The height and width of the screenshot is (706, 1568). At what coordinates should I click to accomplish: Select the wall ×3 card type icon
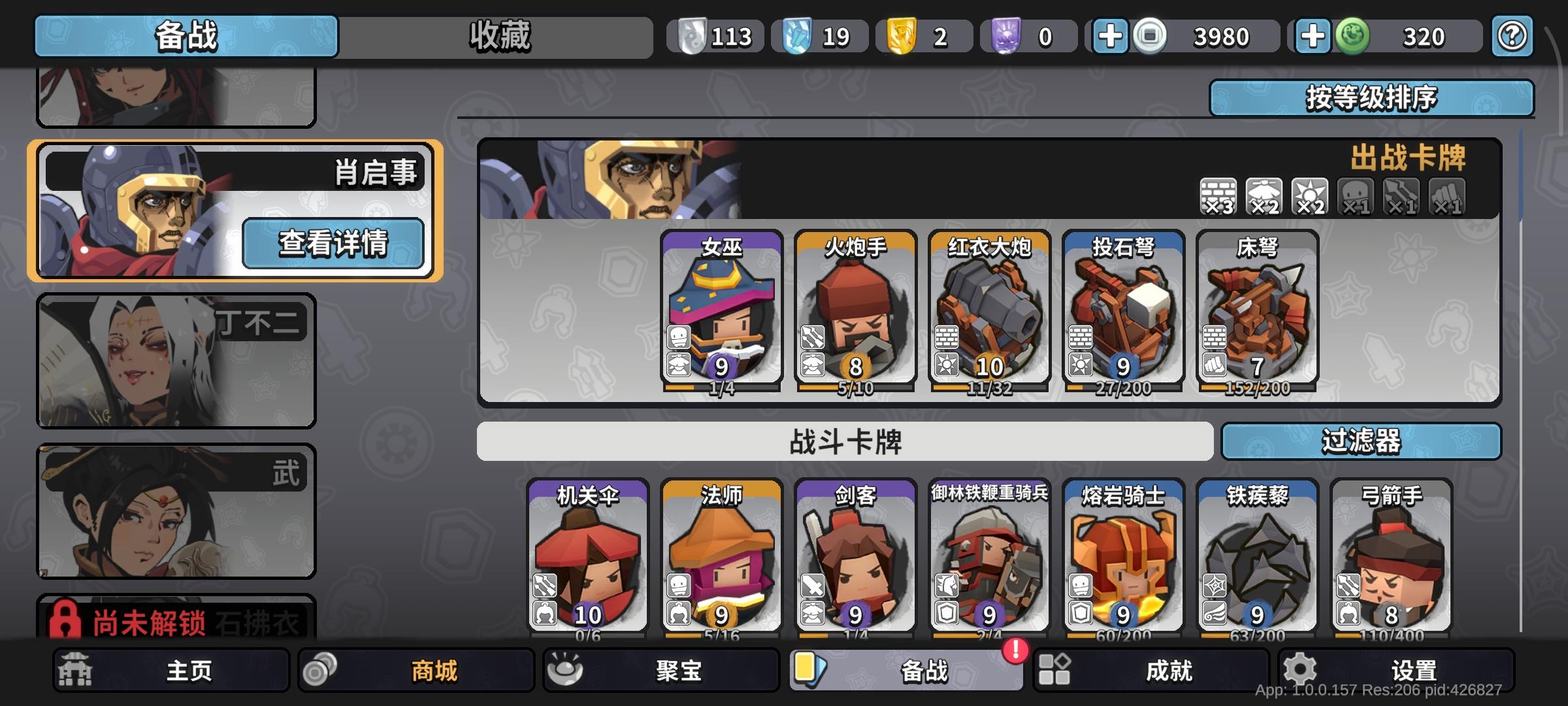tap(1217, 197)
